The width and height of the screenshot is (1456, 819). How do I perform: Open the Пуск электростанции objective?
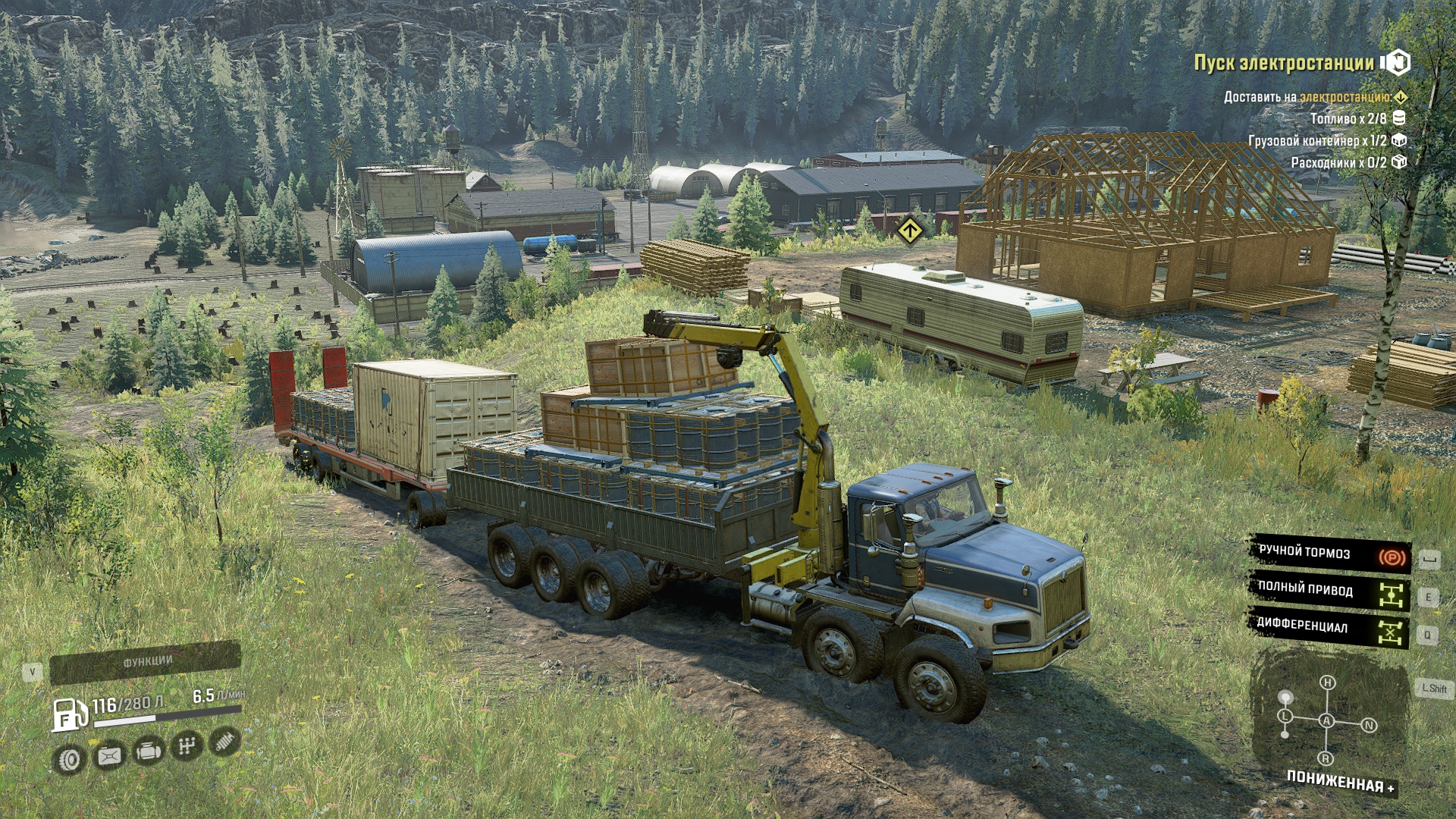coord(1283,63)
